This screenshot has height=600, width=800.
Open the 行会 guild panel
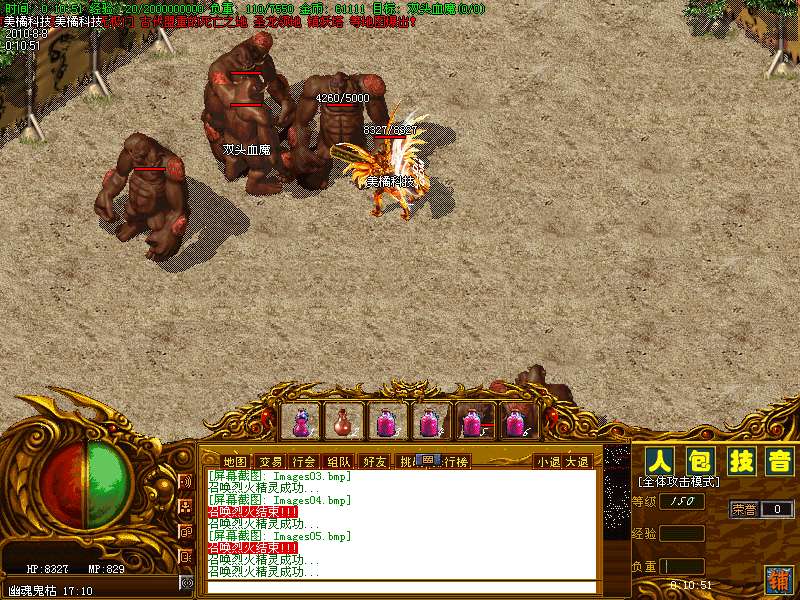304,461
